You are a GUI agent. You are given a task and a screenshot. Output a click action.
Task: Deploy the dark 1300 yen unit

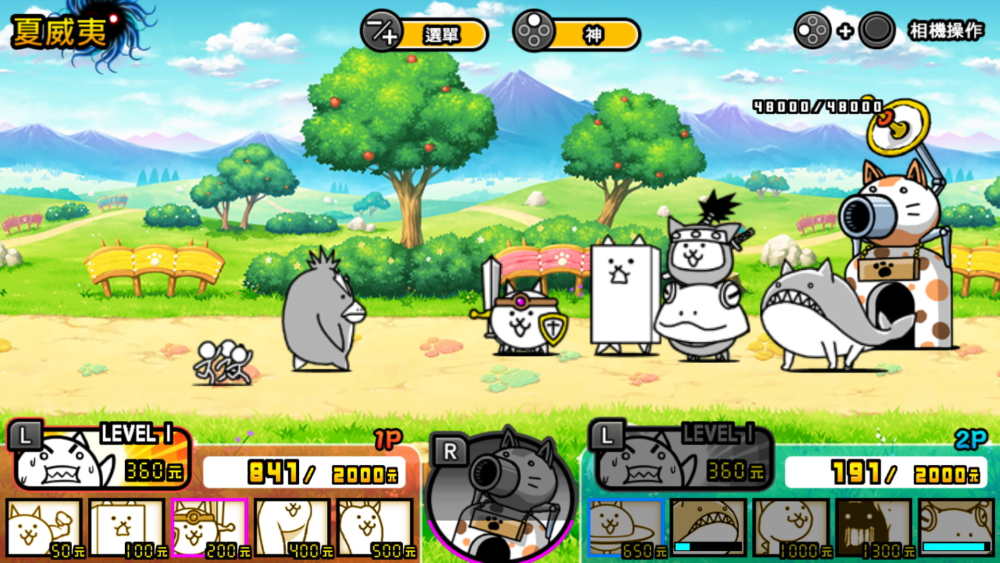pos(873,527)
